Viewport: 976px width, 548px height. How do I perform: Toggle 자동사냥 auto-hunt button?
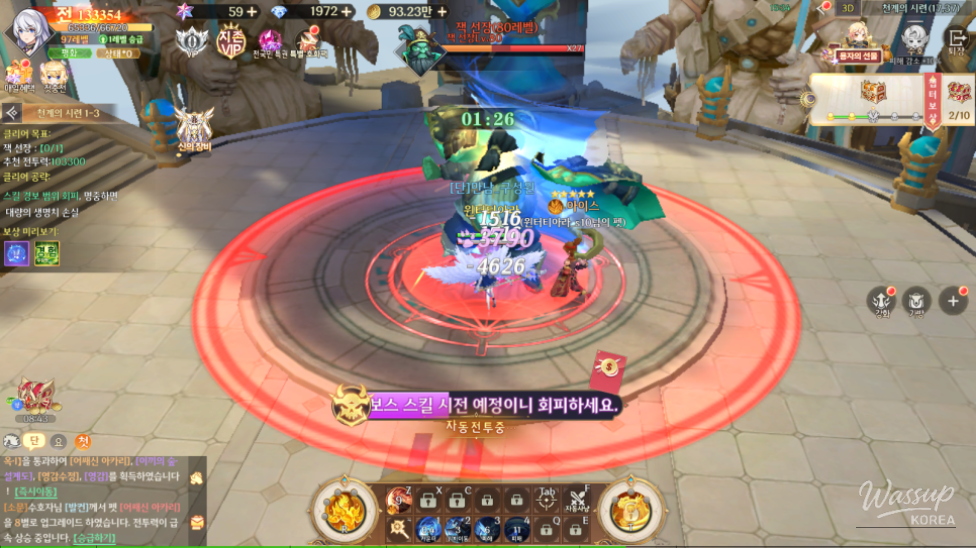(578, 498)
